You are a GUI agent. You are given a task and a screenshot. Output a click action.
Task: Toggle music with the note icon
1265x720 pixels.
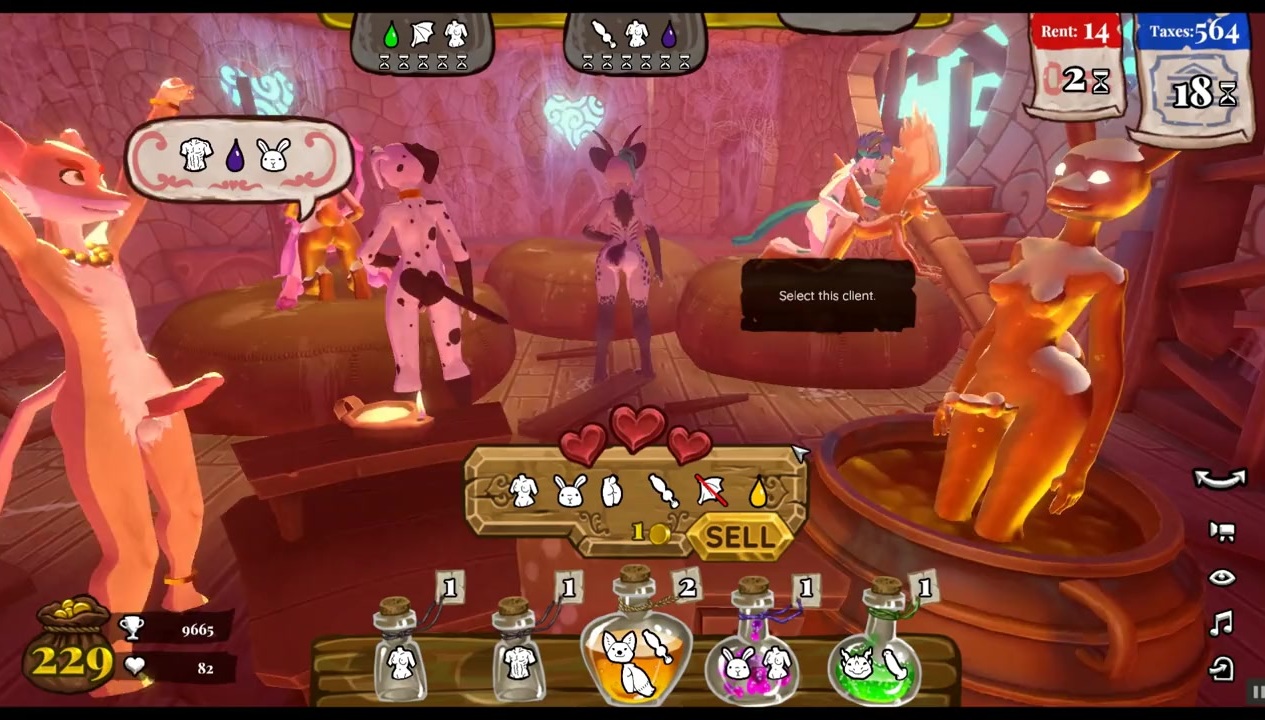pos(1221,625)
